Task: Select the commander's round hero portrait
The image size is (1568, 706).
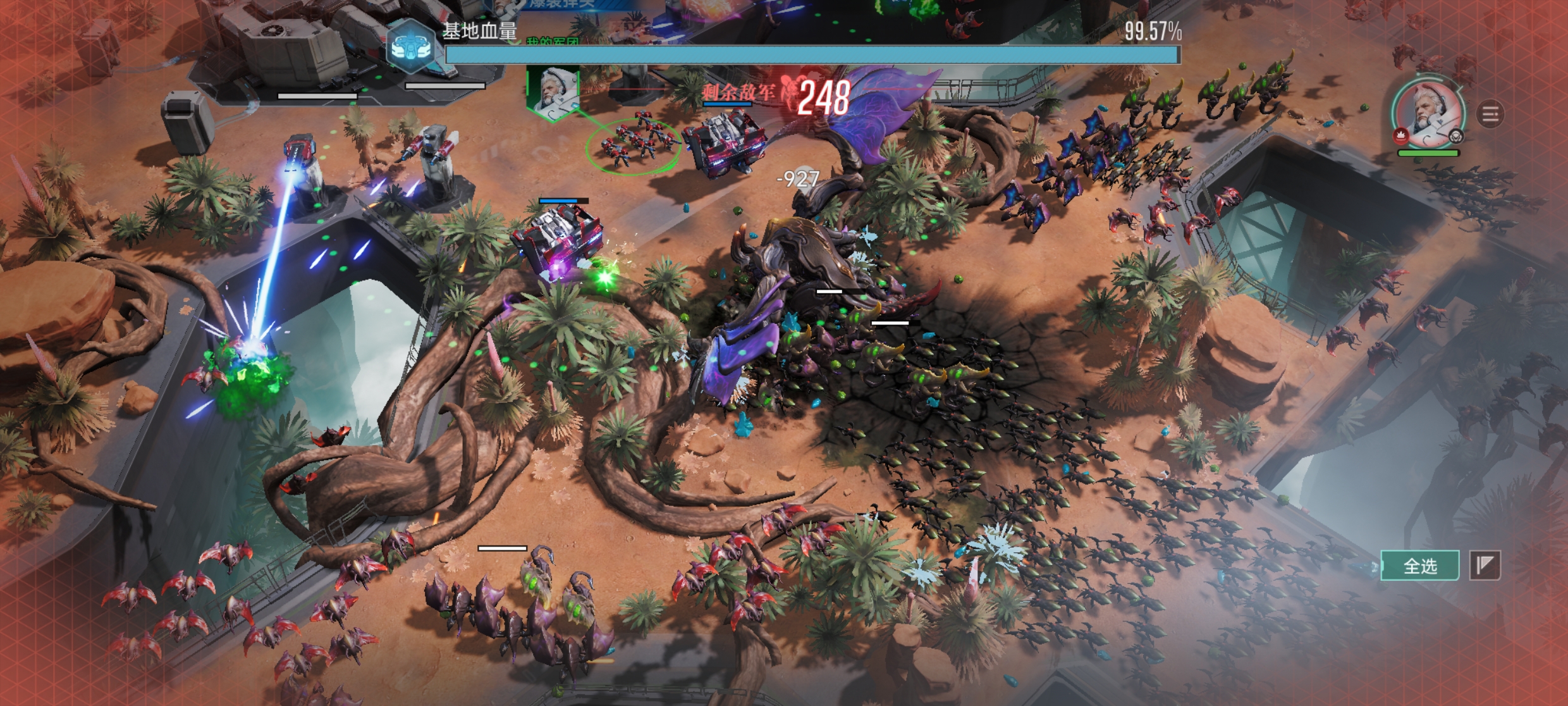Action: (x=1428, y=113)
